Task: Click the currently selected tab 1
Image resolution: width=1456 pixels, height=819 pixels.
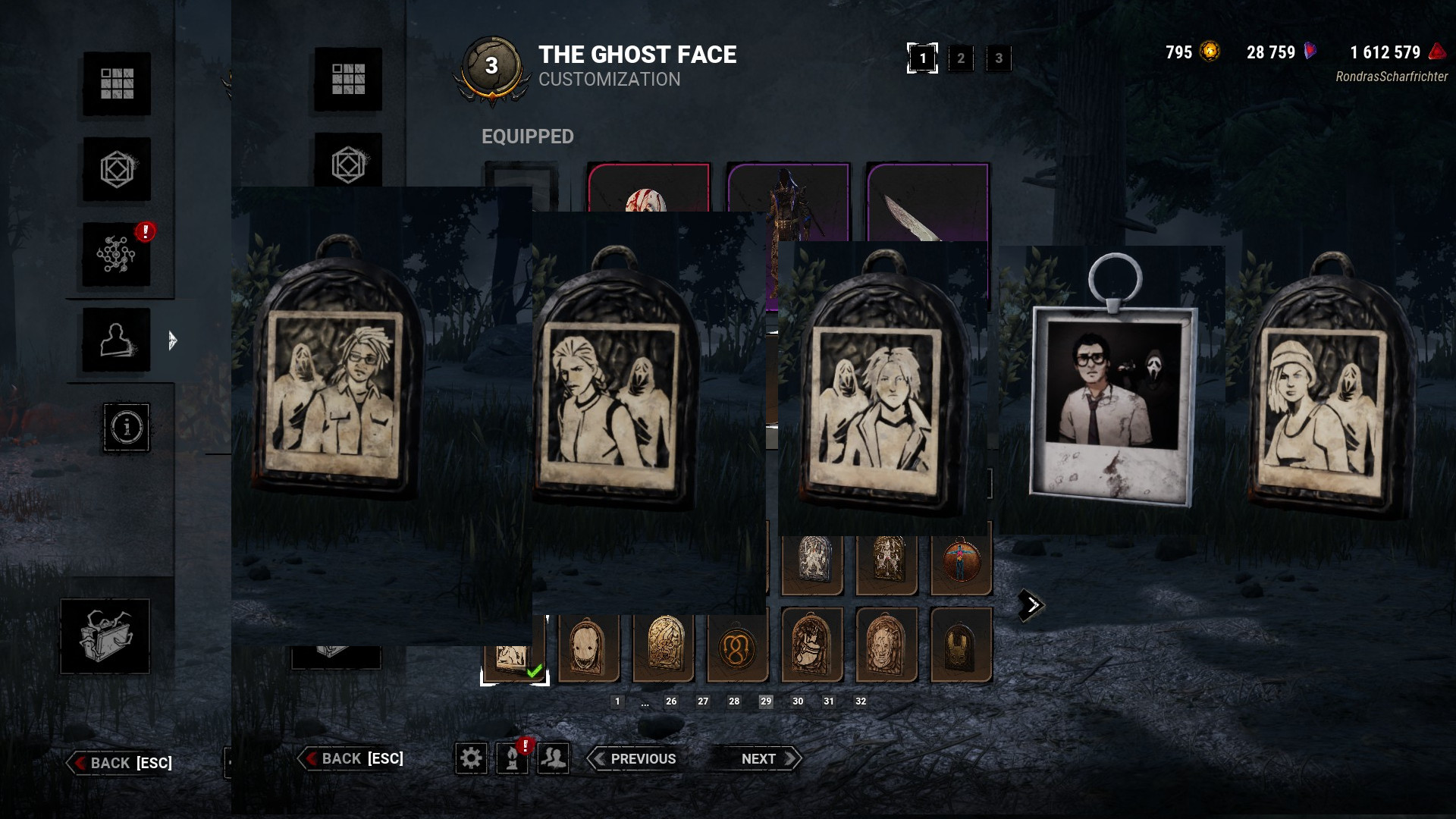Action: pyautogui.click(x=922, y=58)
